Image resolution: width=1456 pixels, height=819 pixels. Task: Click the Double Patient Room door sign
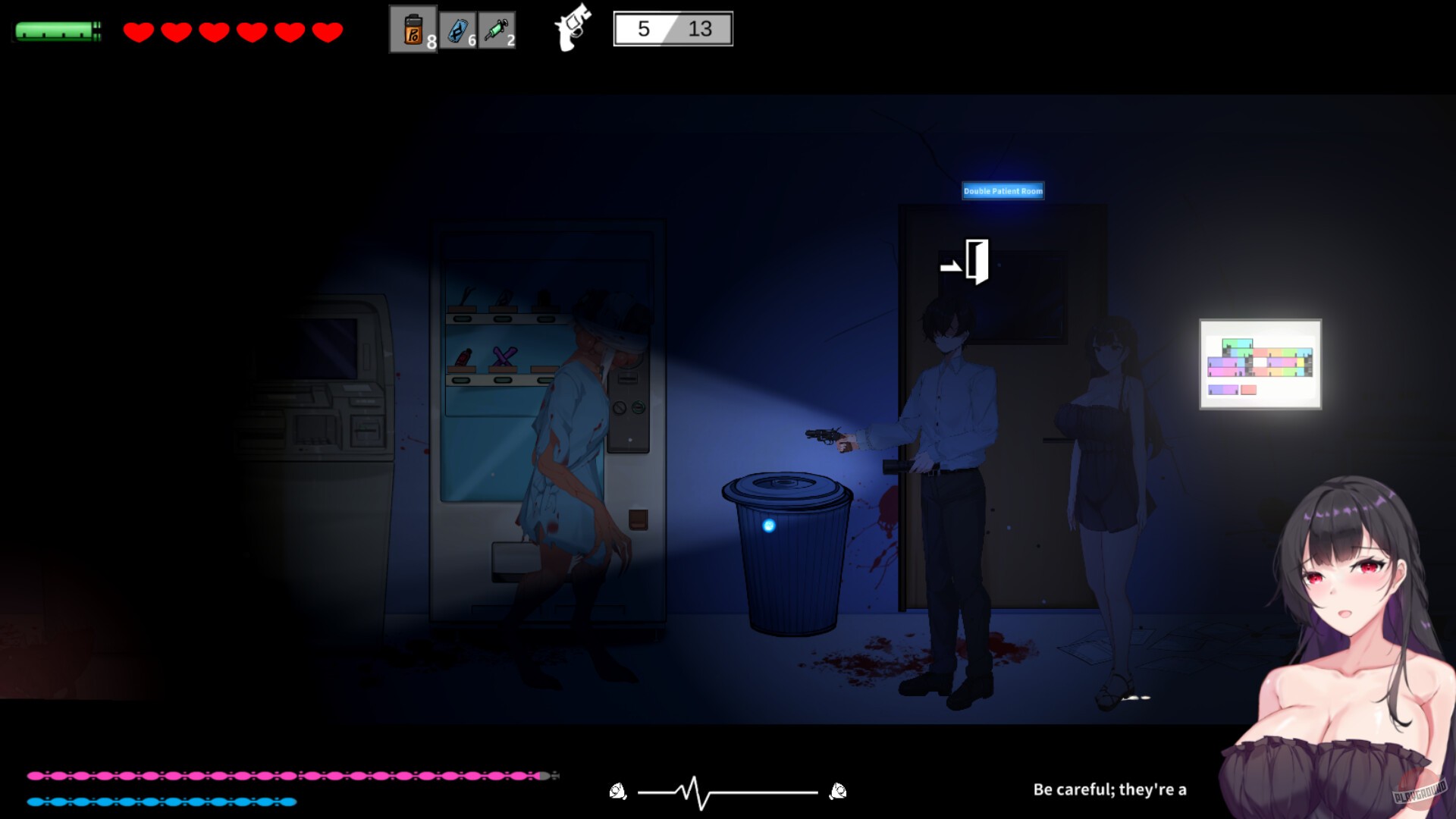click(1003, 191)
